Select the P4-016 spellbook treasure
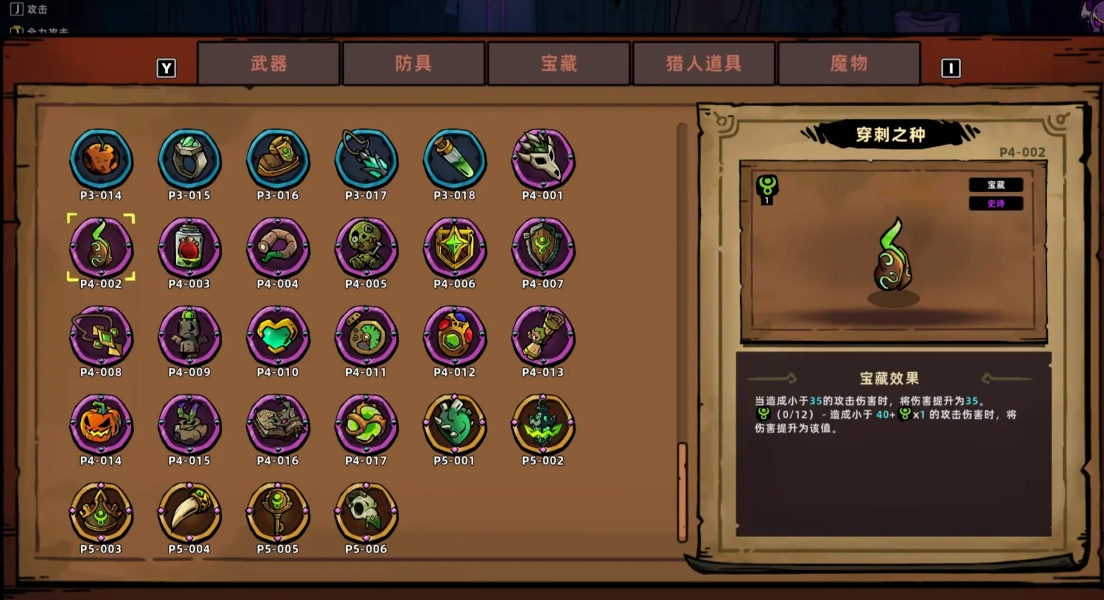The image size is (1104, 600). coord(278,423)
